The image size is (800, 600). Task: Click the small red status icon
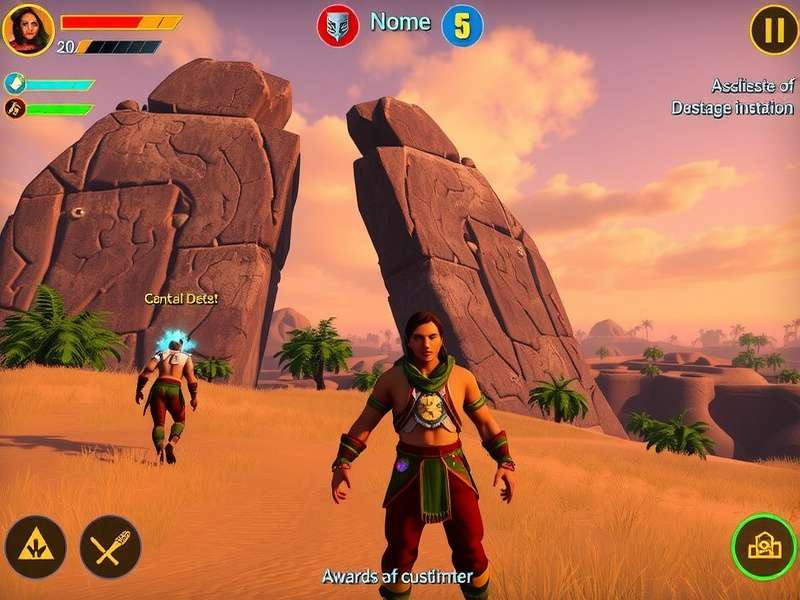[14, 109]
